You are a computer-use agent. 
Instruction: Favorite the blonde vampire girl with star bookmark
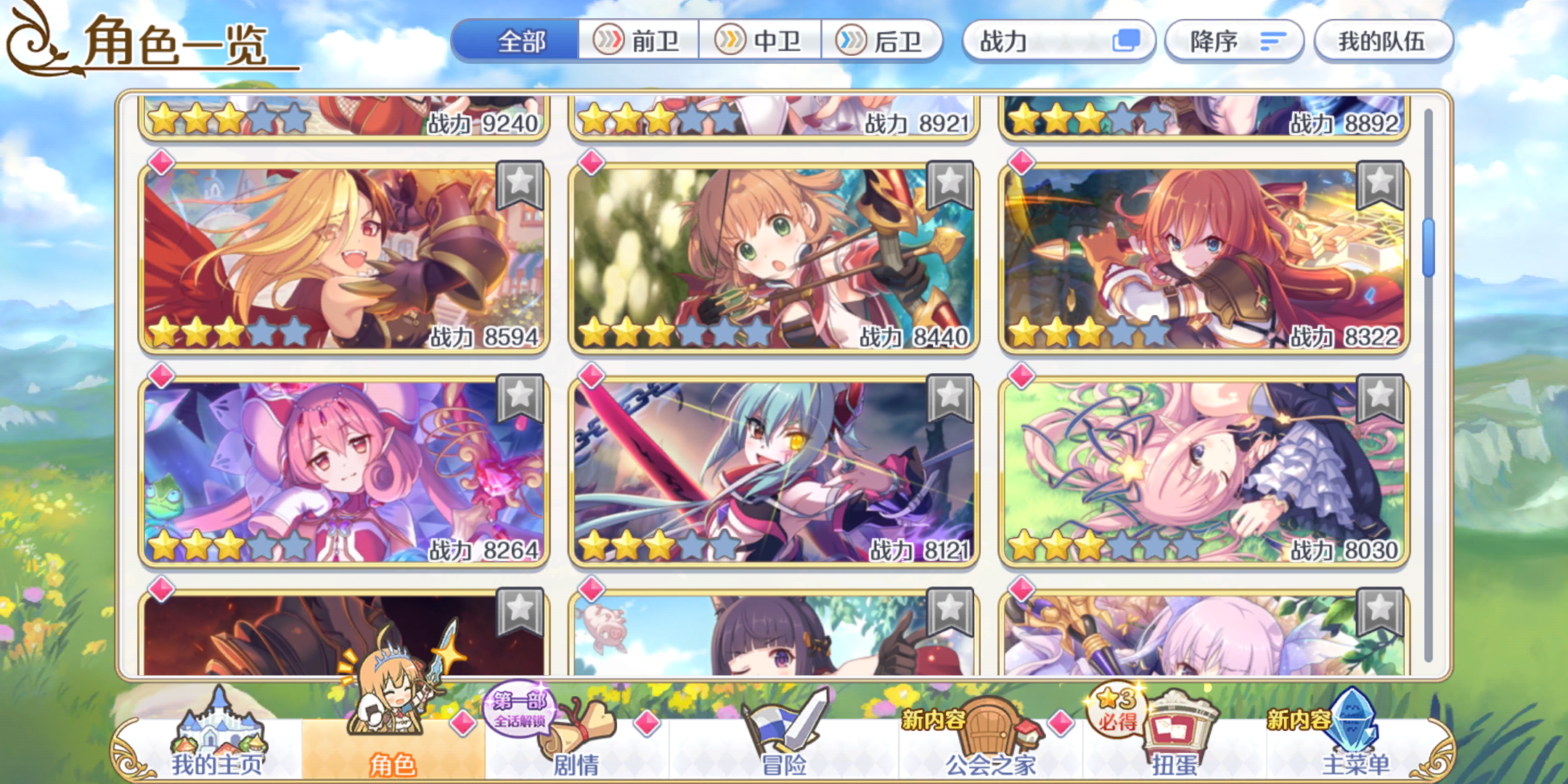coord(521,184)
